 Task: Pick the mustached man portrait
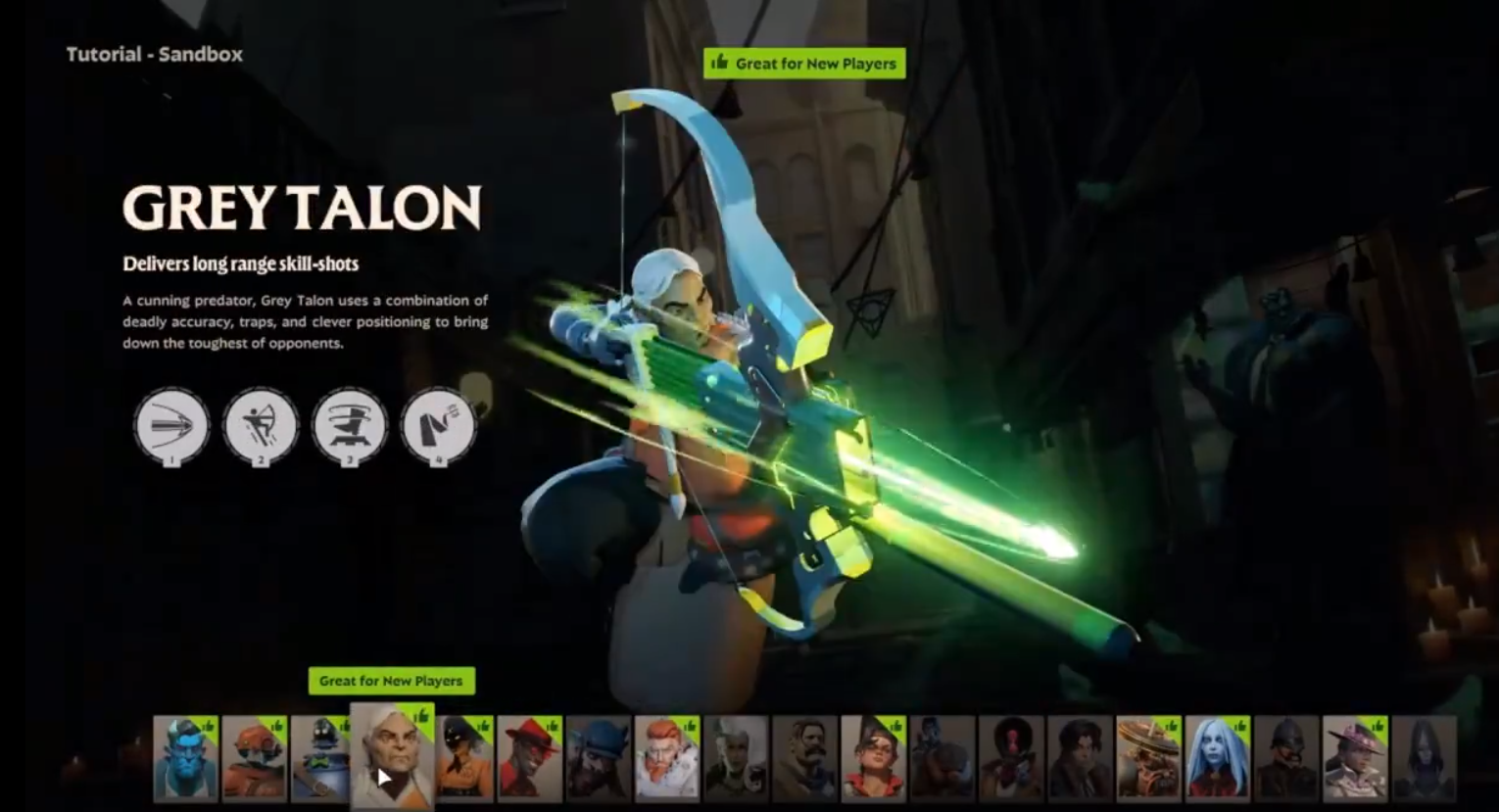pyautogui.click(x=804, y=758)
